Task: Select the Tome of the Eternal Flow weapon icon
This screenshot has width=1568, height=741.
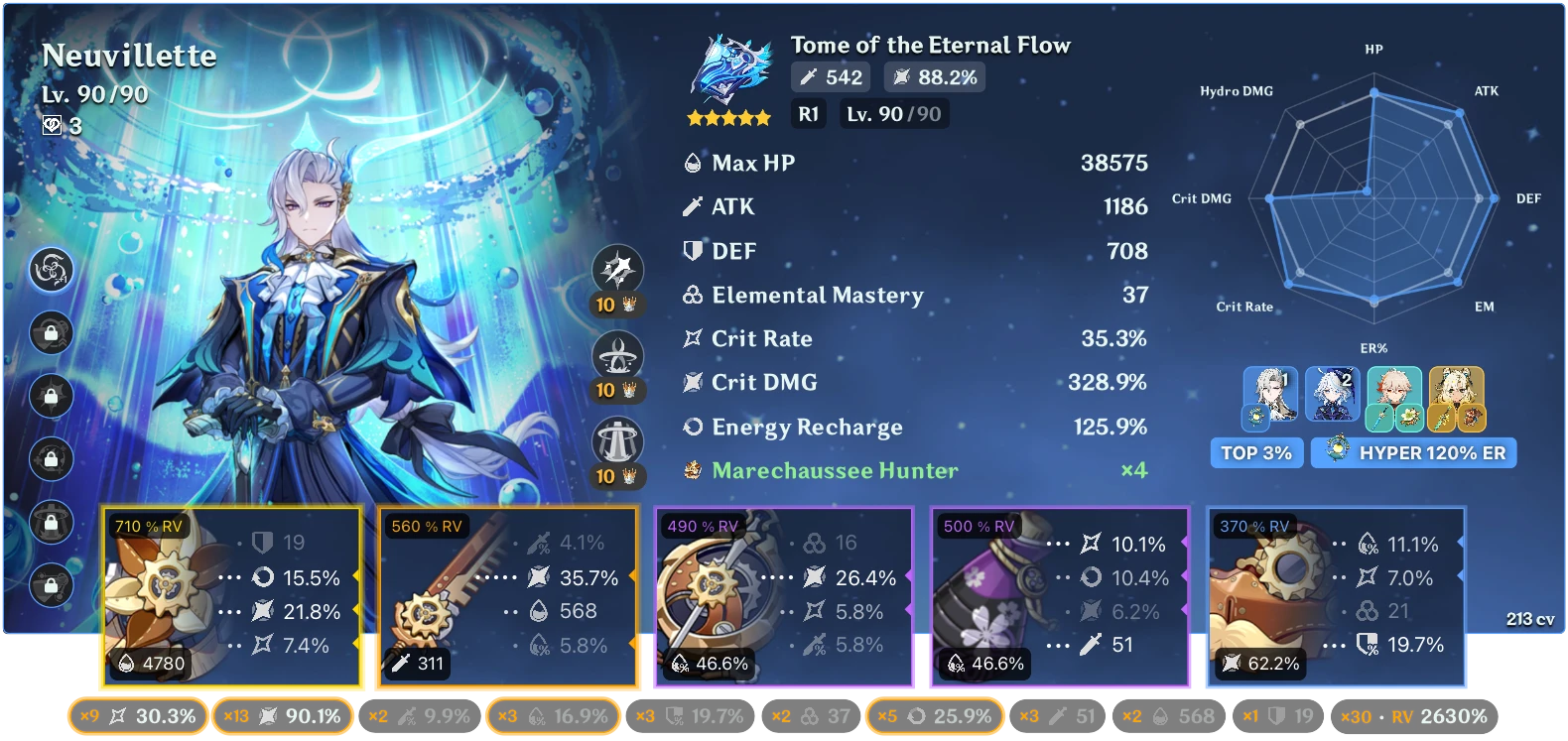Action: [x=731, y=71]
